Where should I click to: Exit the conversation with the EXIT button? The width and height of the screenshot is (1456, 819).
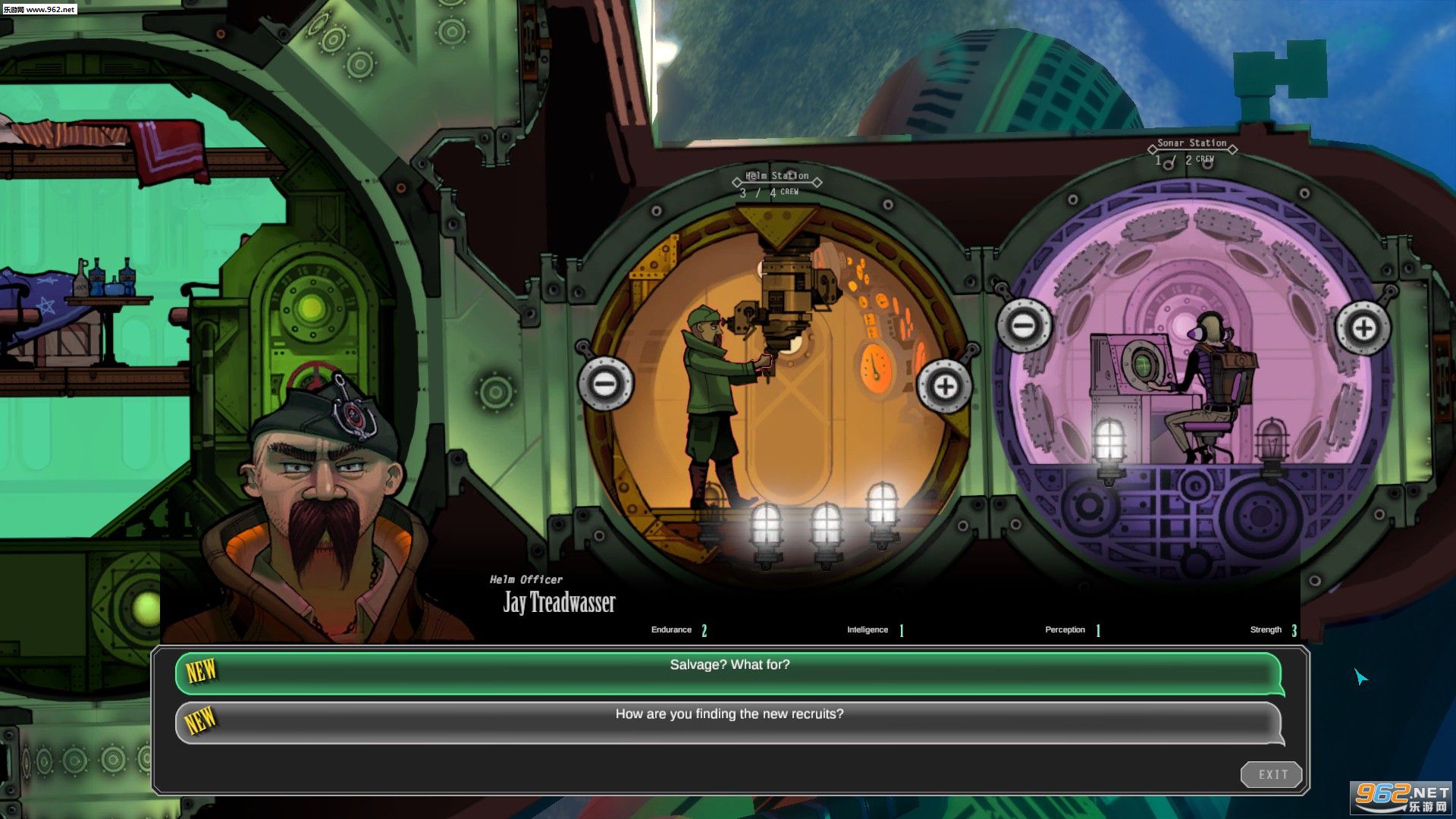point(1272,774)
